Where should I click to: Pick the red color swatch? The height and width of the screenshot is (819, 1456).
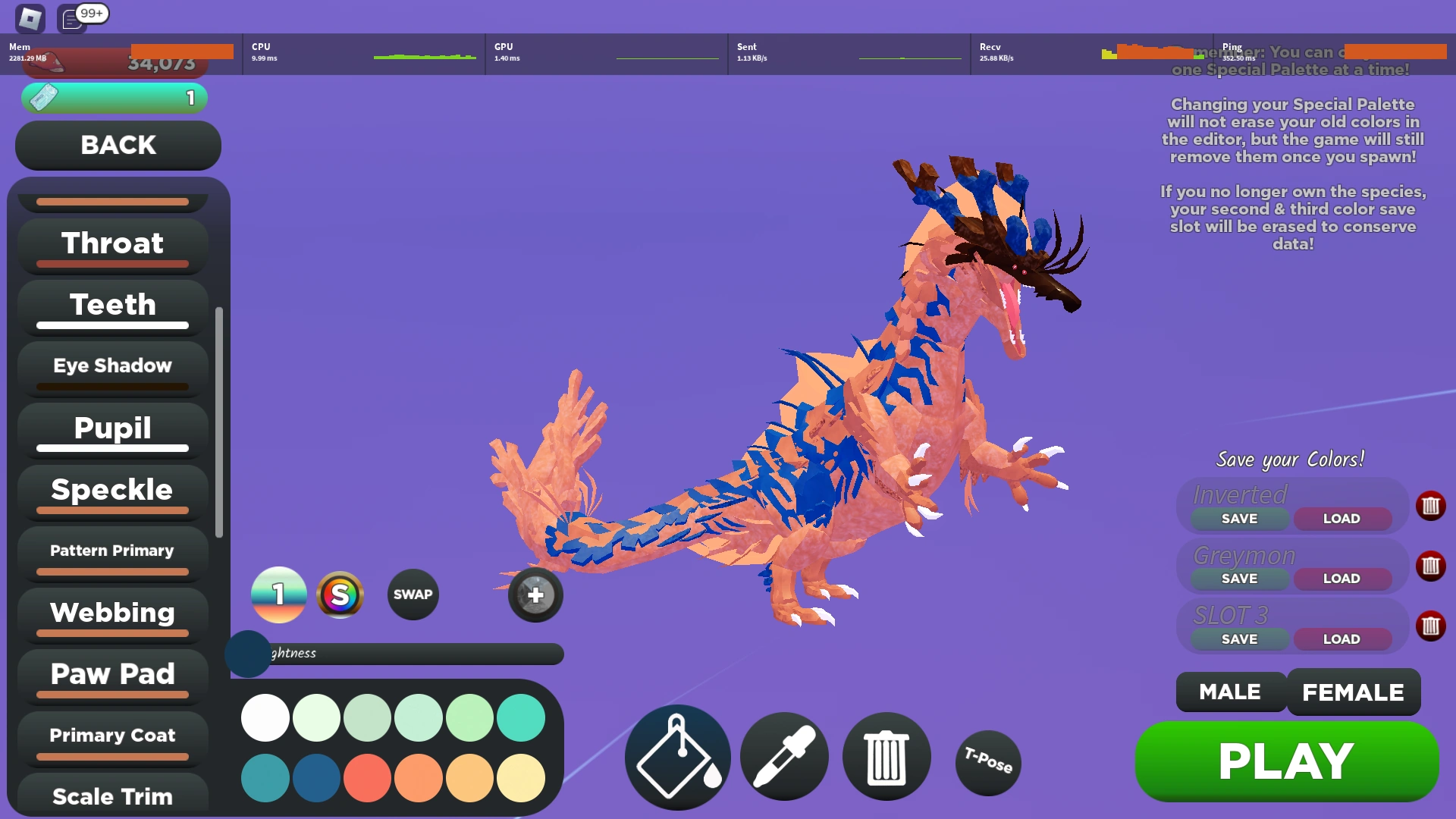(x=367, y=778)
